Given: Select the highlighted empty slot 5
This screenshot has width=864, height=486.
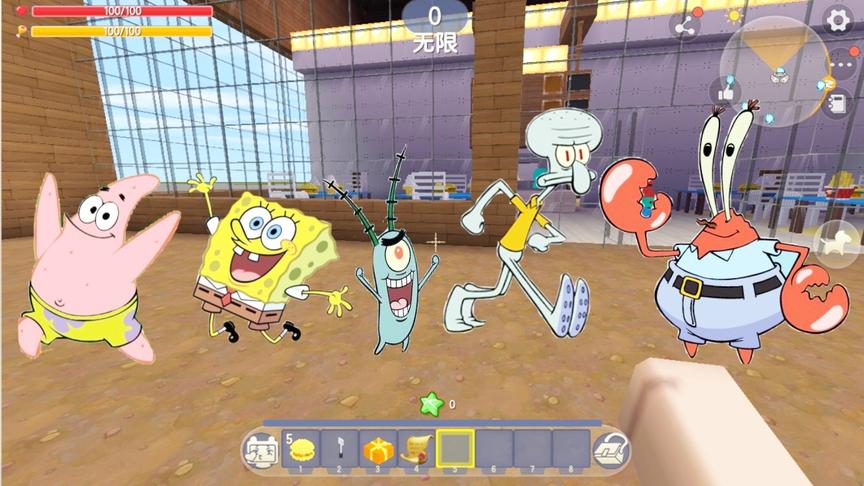Looking at the screenshot, I should 455,450.
